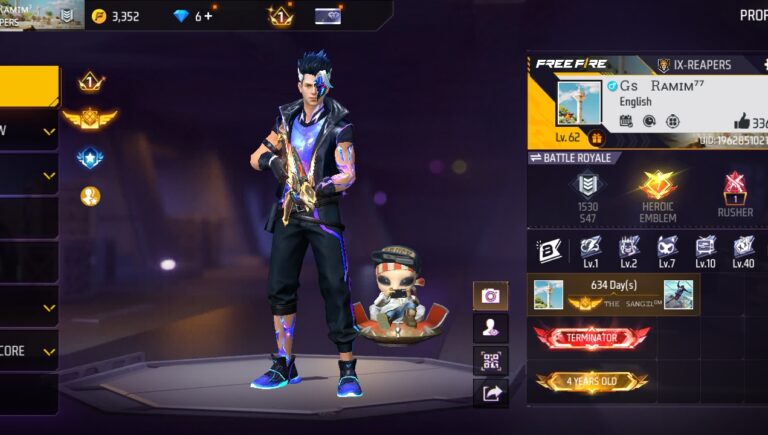Open the Heroic Emblem rank details
The height and width of the screenshot is (435, 768).
(658, 194)
